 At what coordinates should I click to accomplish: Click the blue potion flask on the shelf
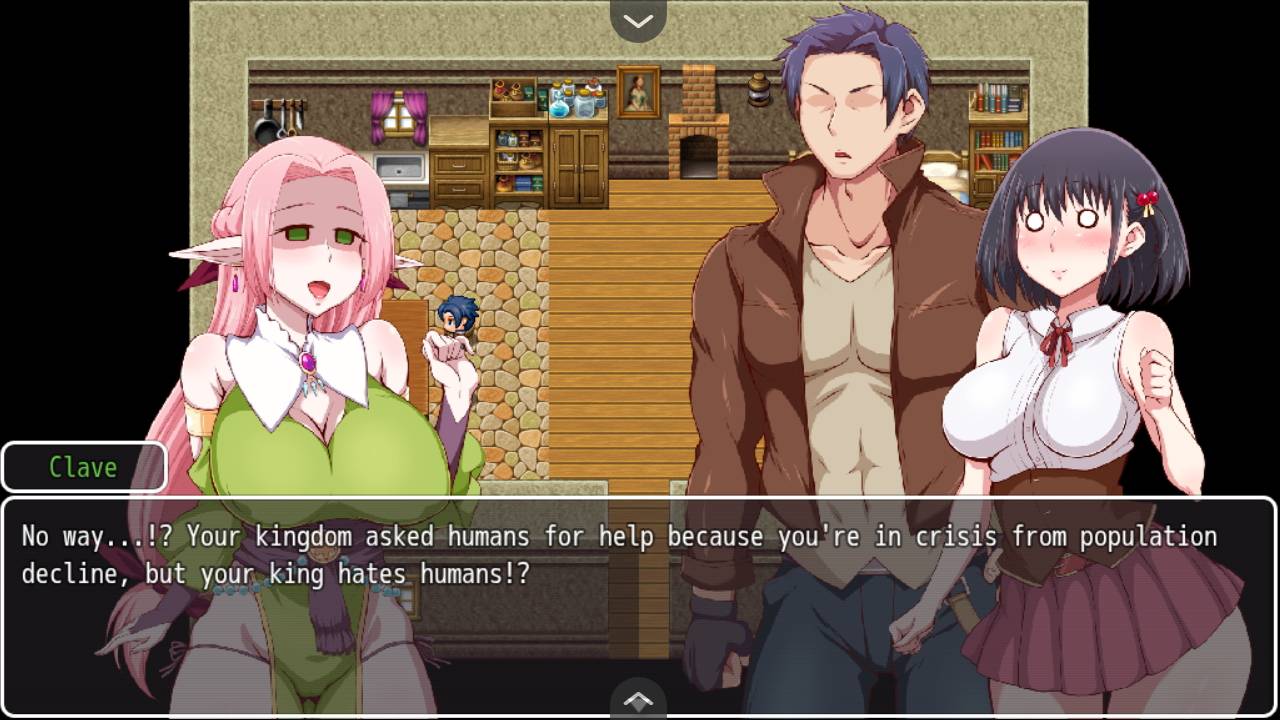558,110
